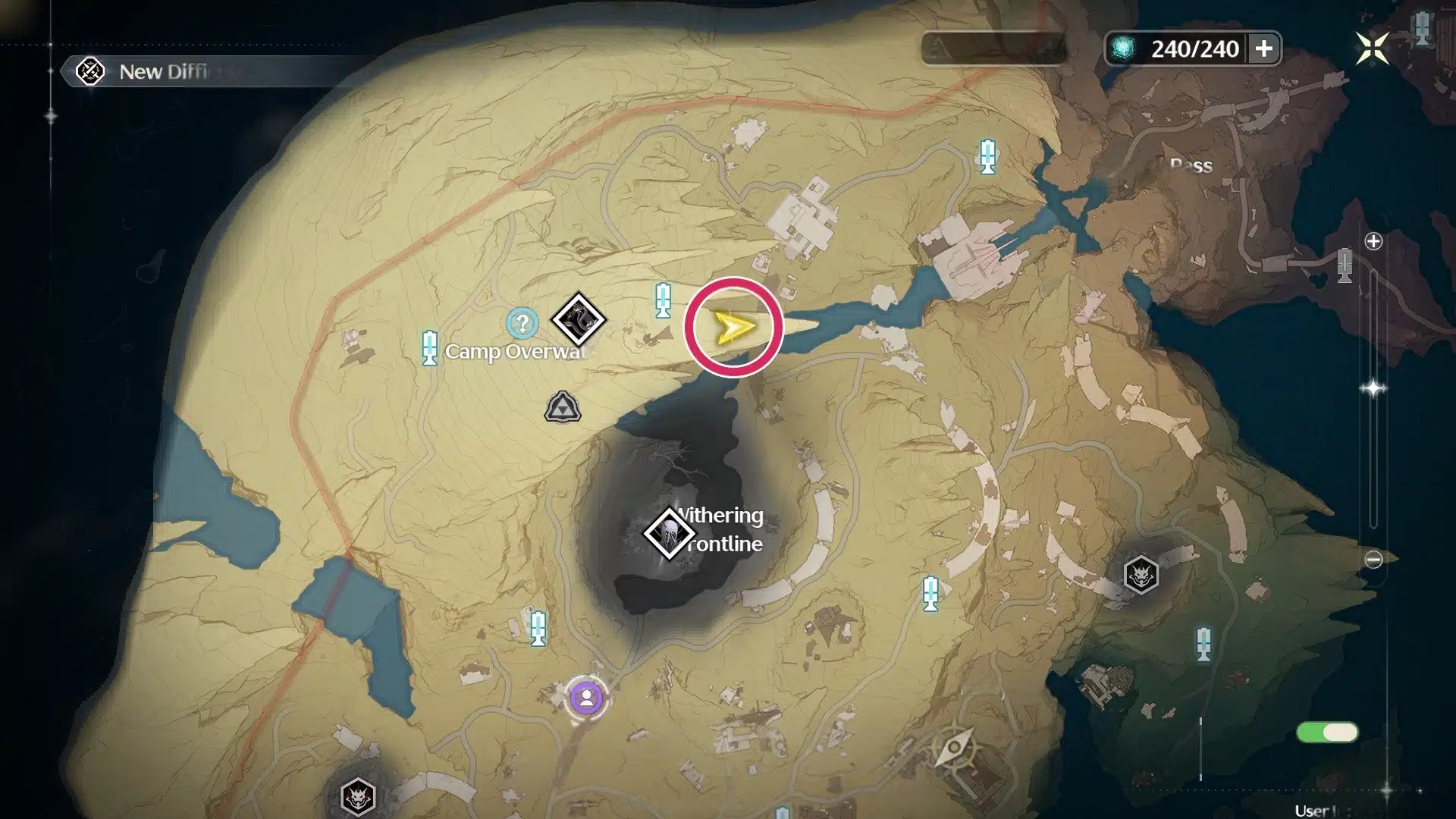The image size is (1456, 819).
Task: Click the grey triangle map marker
Action: pos(563,408)
